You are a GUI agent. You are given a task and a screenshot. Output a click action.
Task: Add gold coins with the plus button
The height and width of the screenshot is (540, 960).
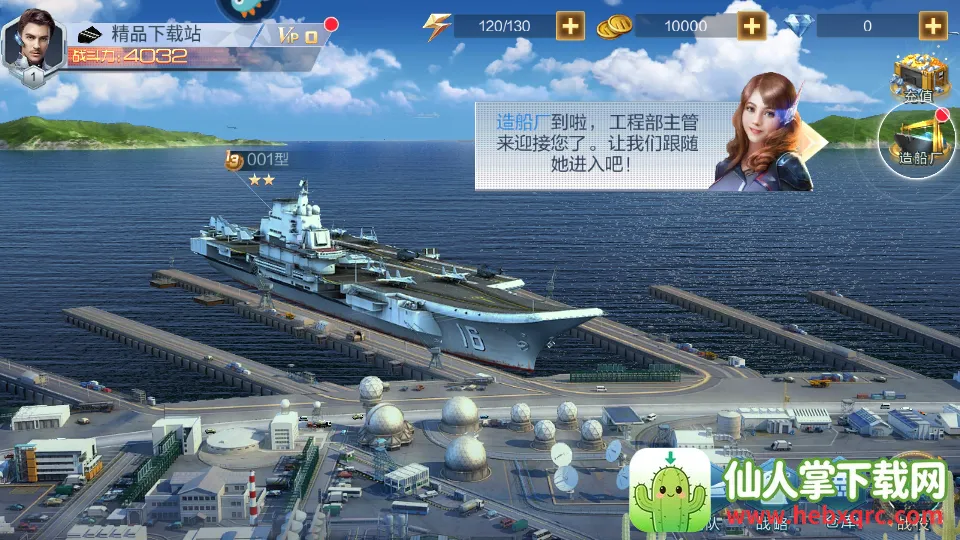point(753,26)
